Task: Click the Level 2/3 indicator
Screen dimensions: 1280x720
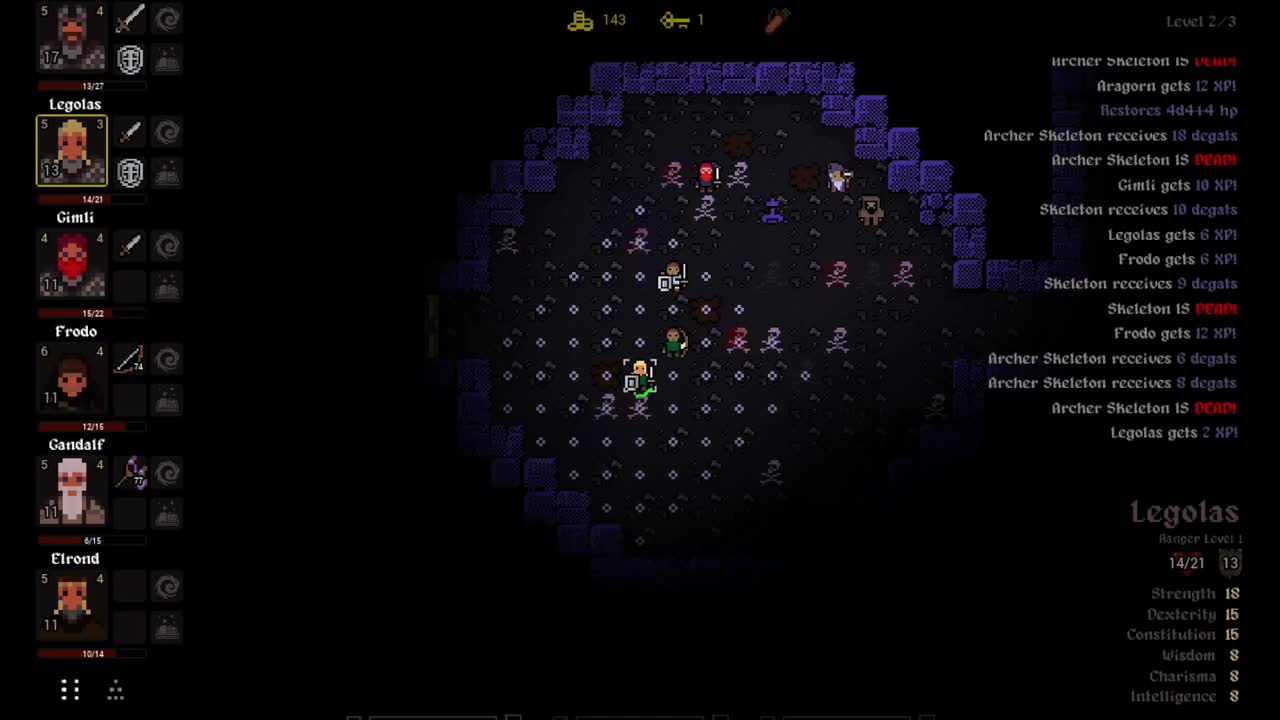Action: click(1199, 21)
